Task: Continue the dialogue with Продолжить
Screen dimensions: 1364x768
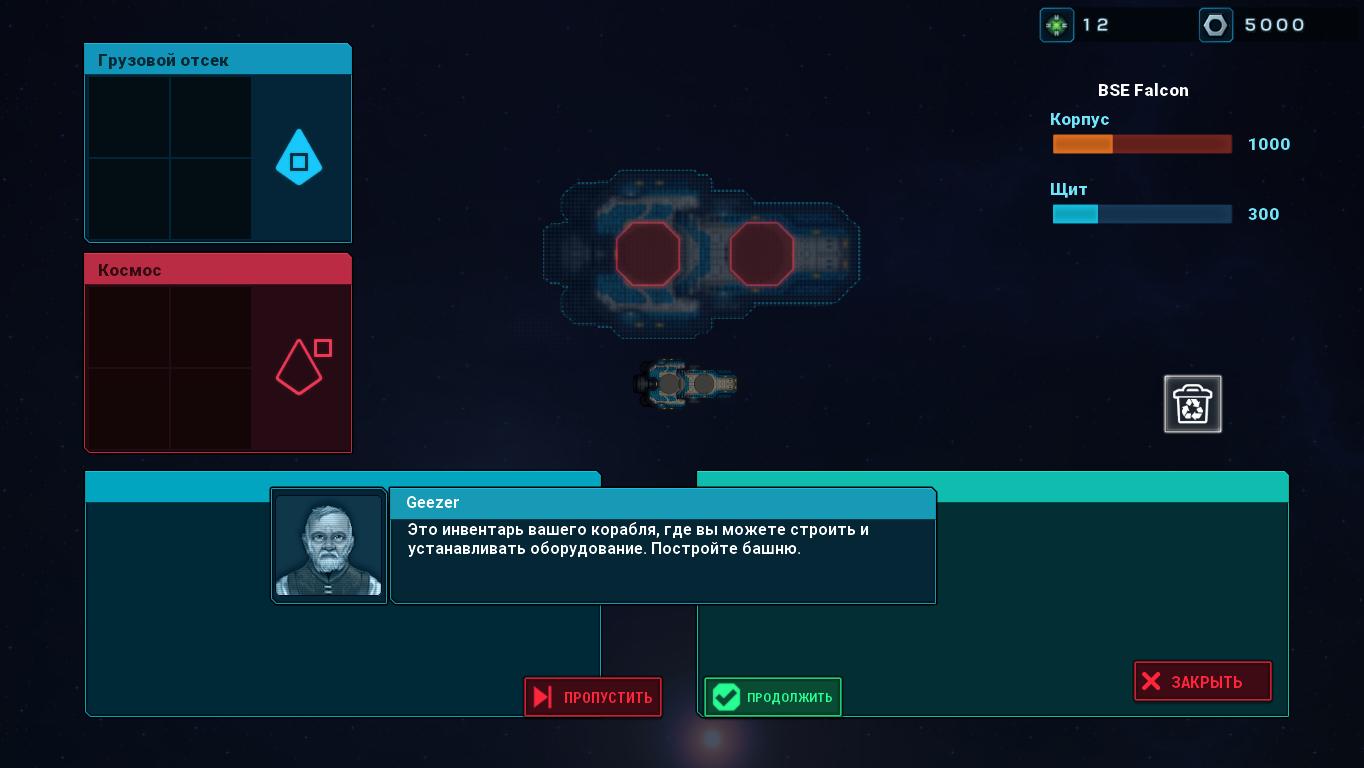Action: click(x=773, y=697)
